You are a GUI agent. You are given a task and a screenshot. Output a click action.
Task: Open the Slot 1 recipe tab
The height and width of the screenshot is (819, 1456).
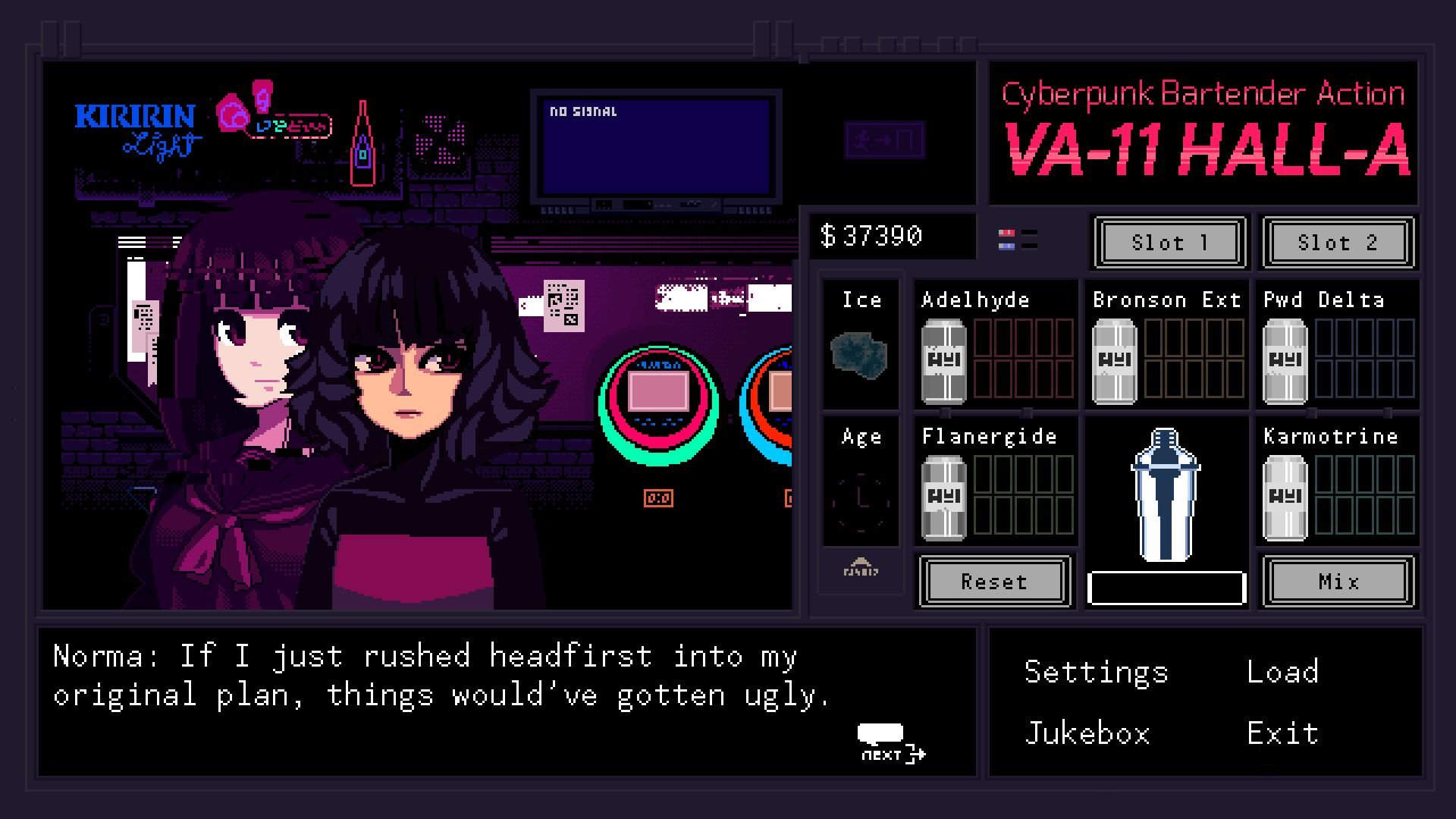1168,243
